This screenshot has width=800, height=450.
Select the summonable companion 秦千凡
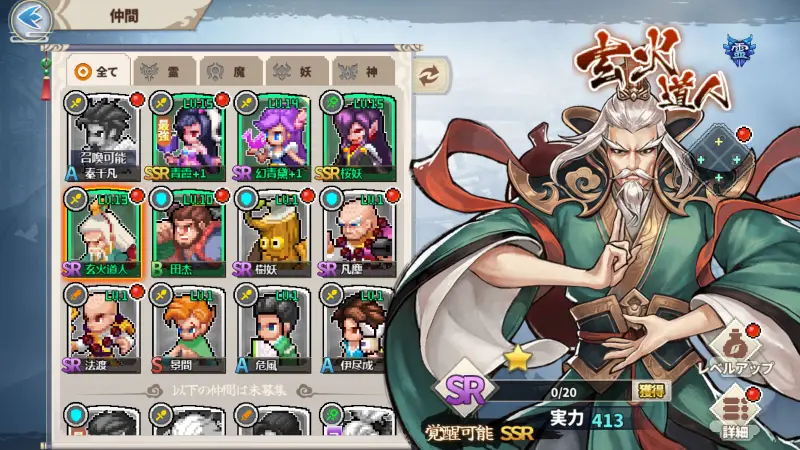tap(102, 136)
